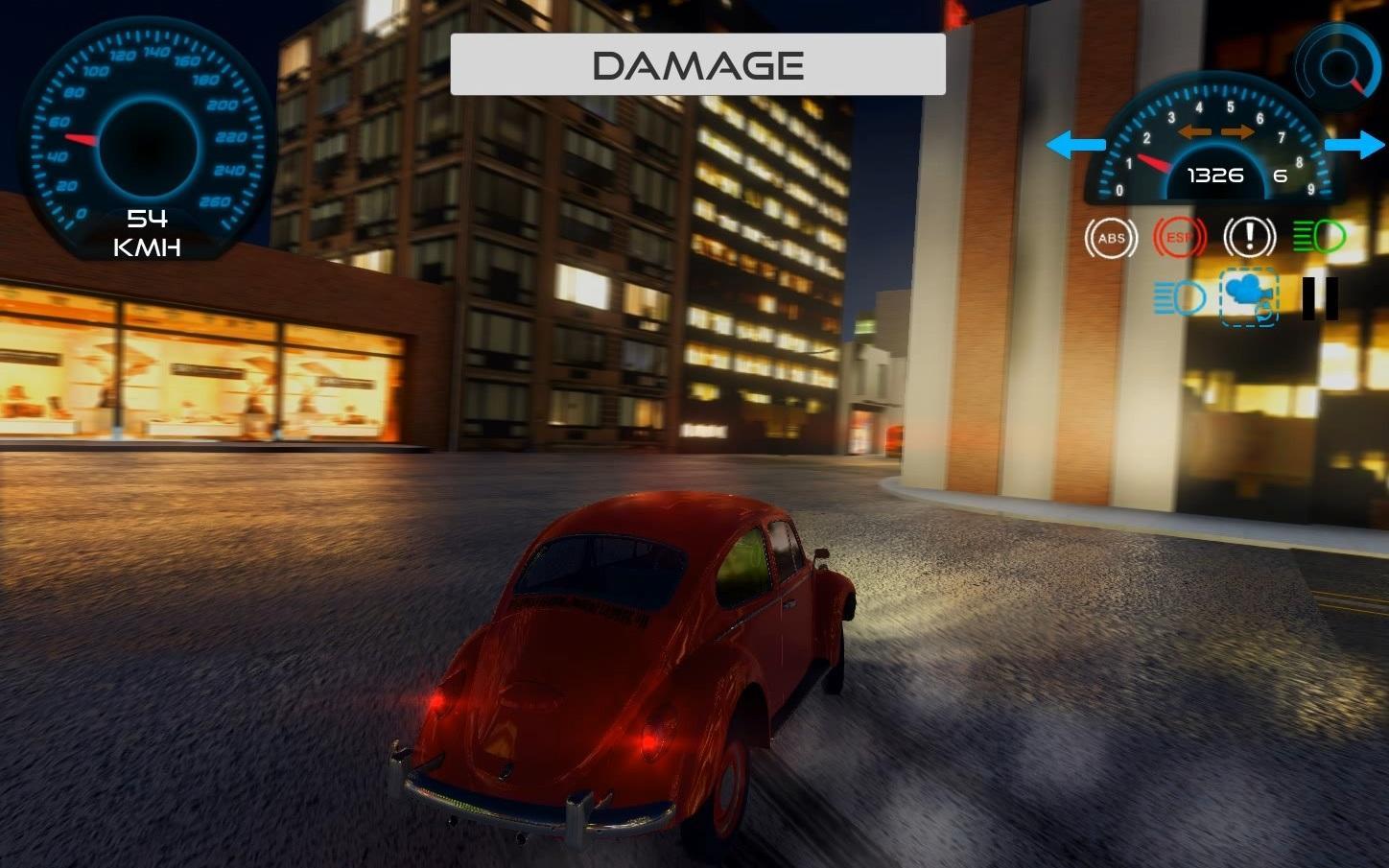Expand the camera mode selection box
This screenshot has height=868, width=1389.
click(x=1248, y=297)
